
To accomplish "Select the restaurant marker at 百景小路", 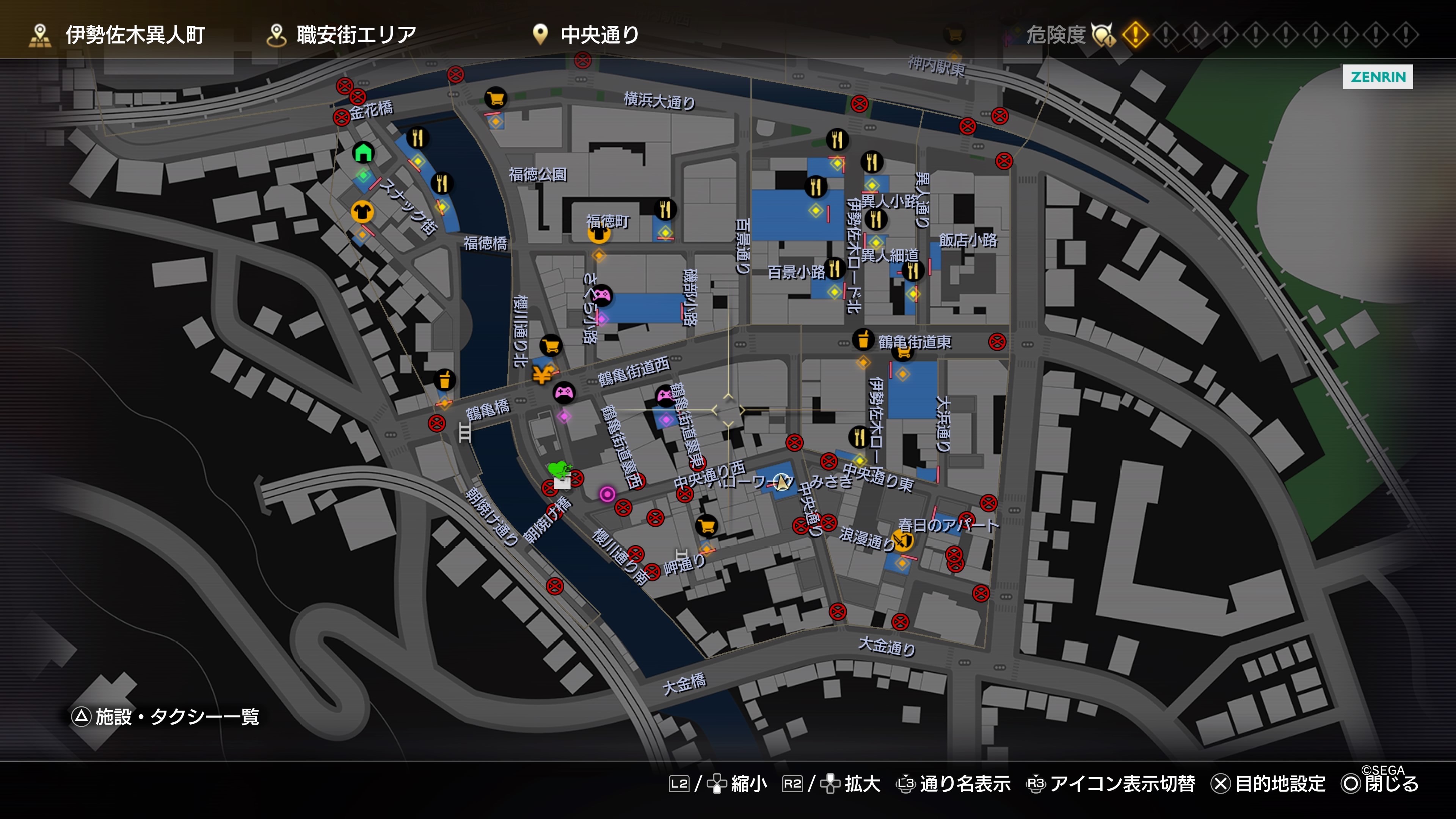I will tap(835, 268).
